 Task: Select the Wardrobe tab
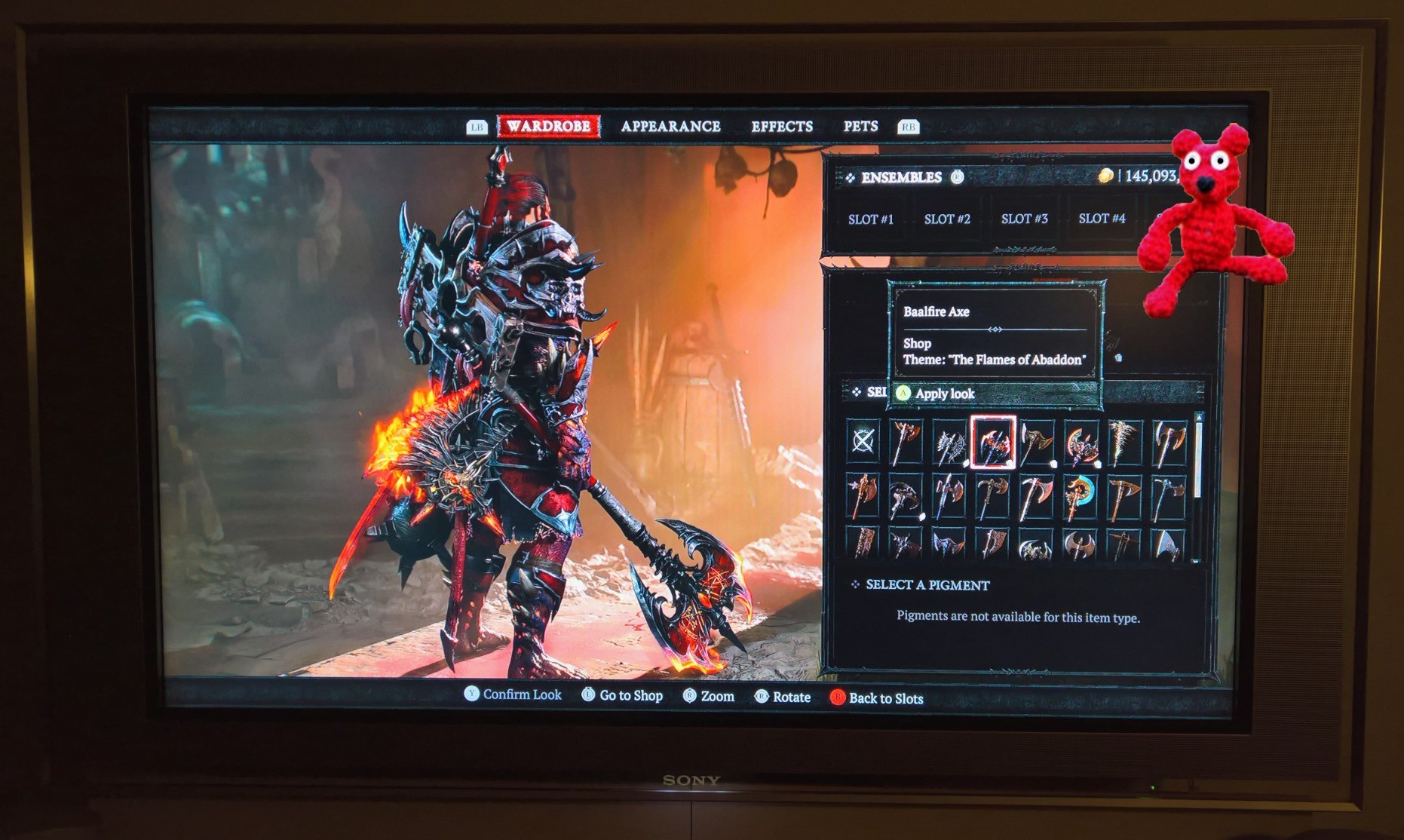pos(548,126)
